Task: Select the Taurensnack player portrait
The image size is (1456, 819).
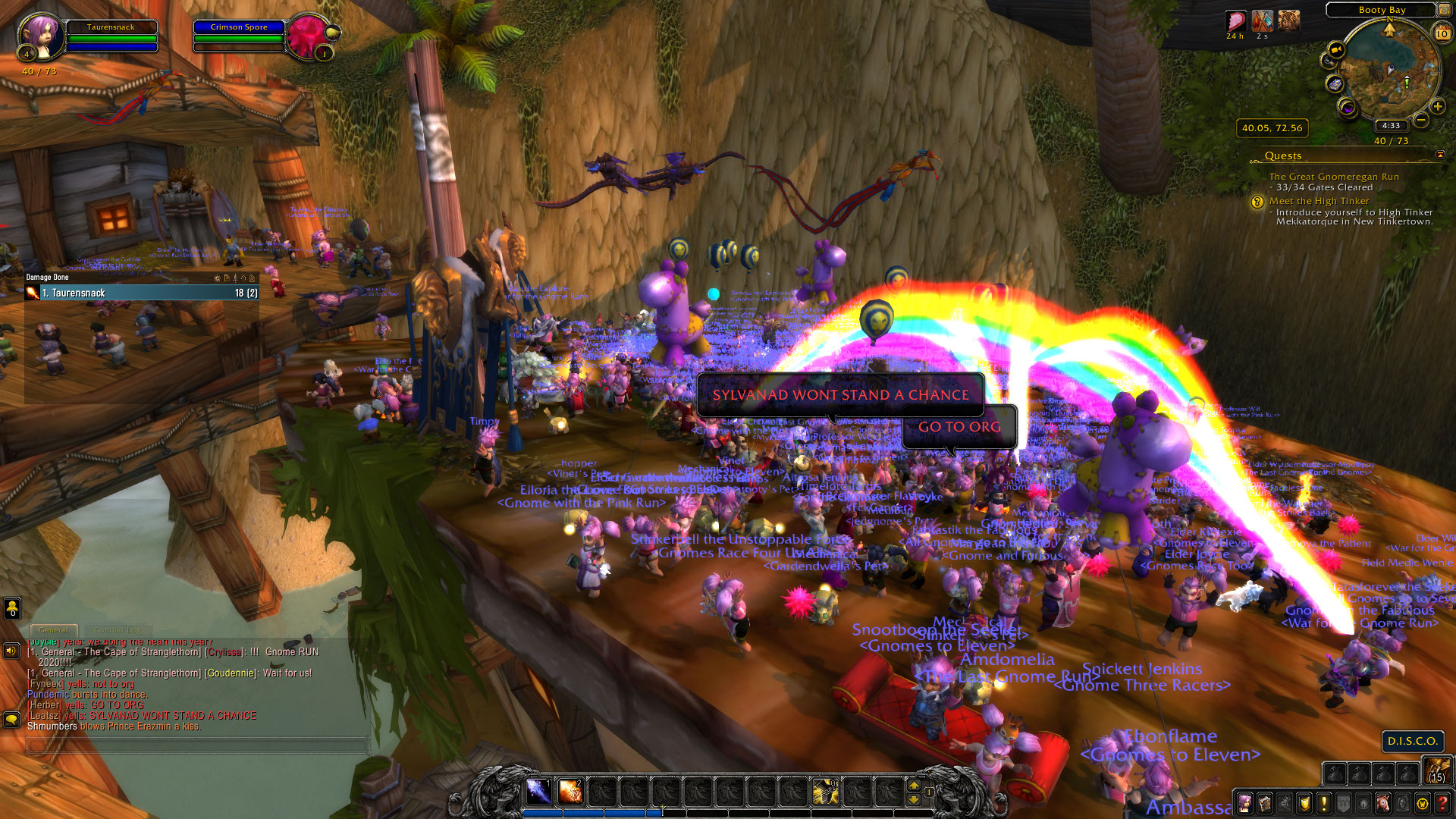Action: point(40,35)
